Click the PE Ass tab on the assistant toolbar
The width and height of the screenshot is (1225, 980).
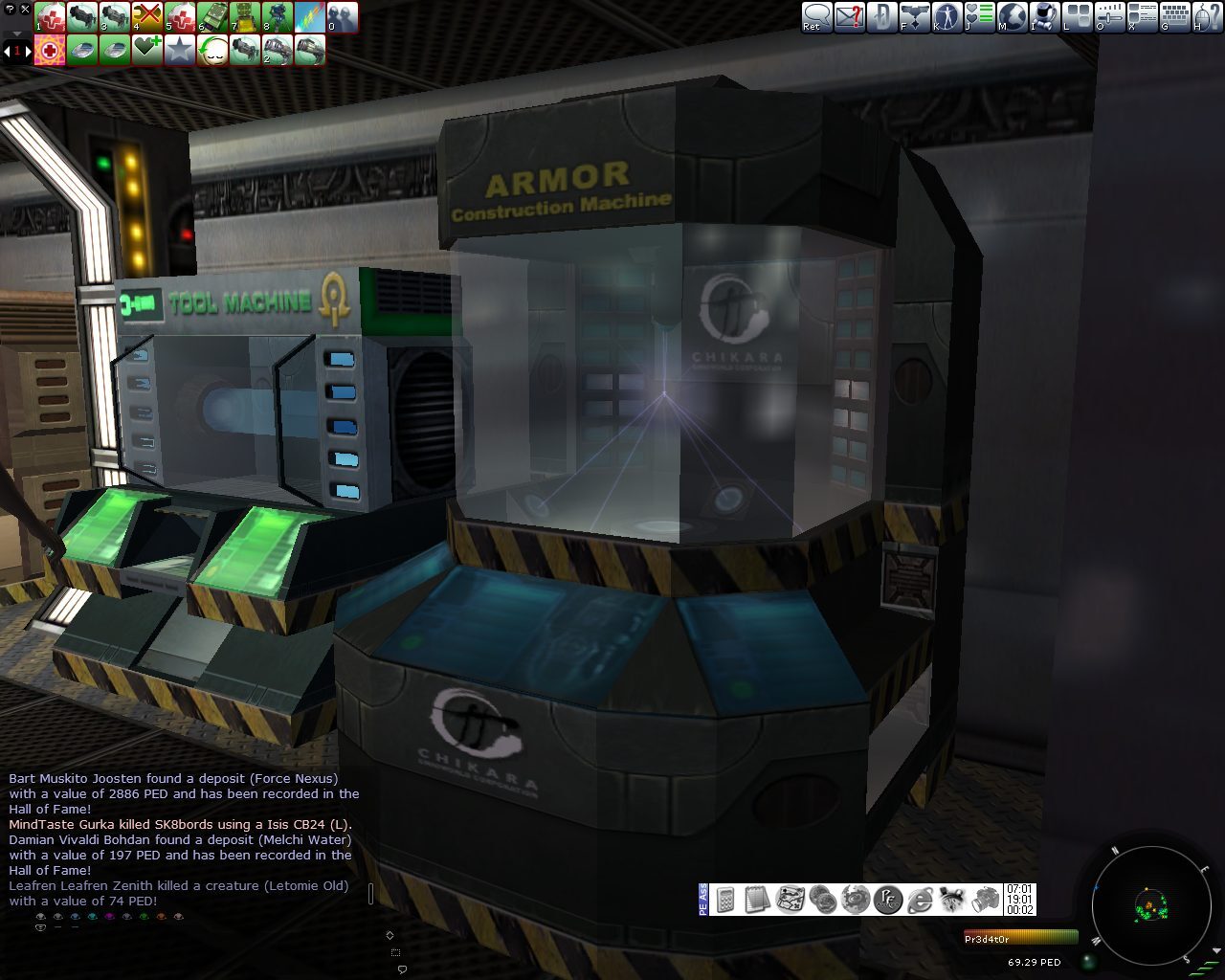coord(703,900)
